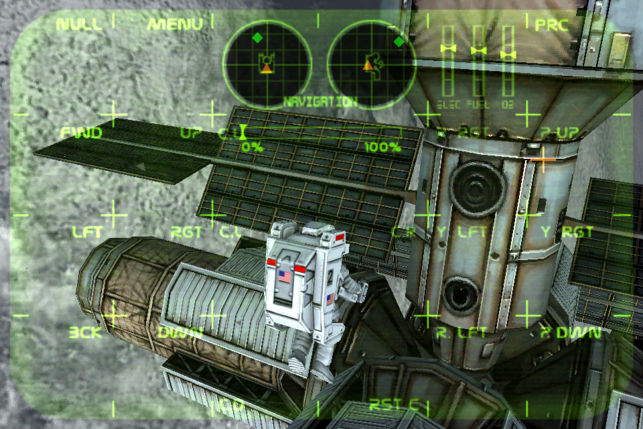Open the MENU
The height and width of the screenshot is (429, 643).
point(175,24)
